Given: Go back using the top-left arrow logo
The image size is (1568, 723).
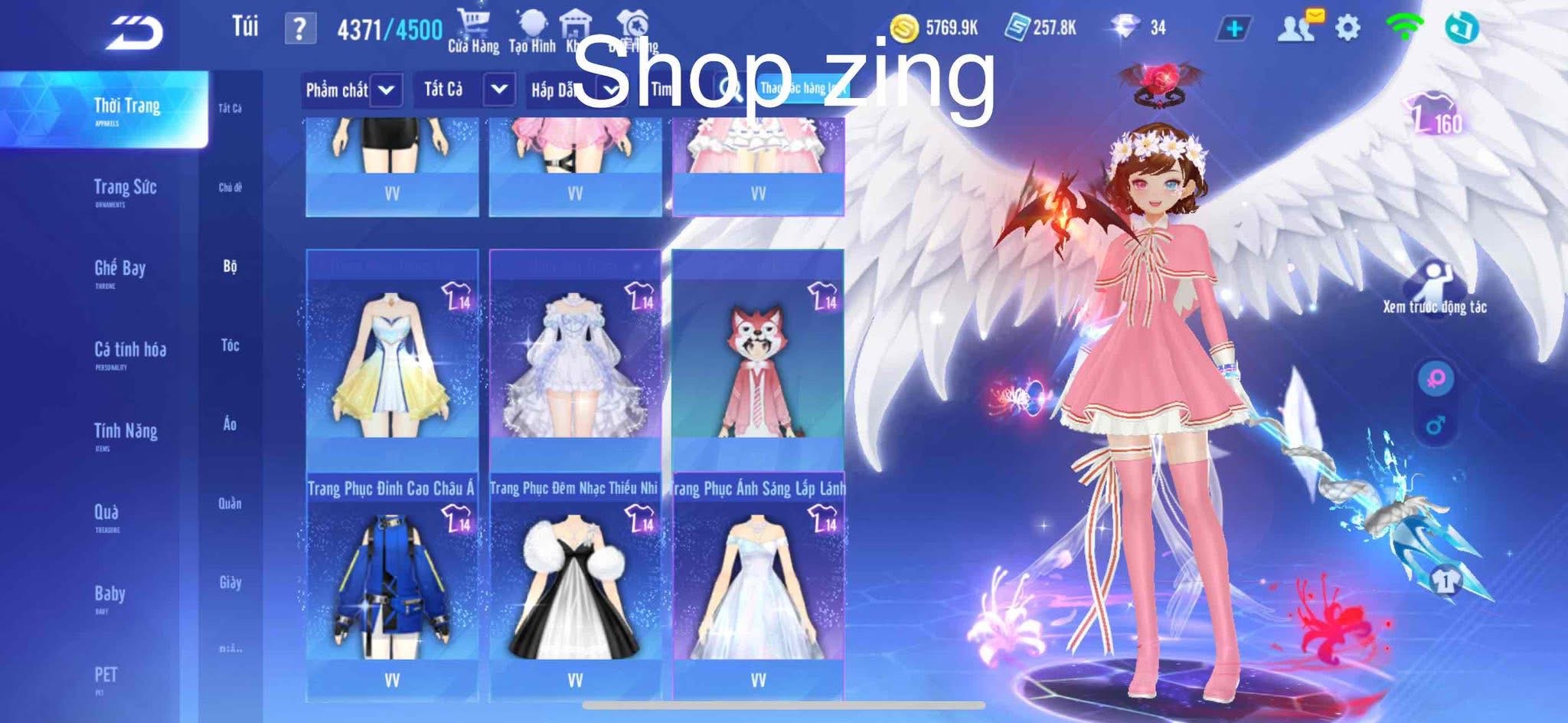Looking at the screenshot, I should (x=135, y=32).
